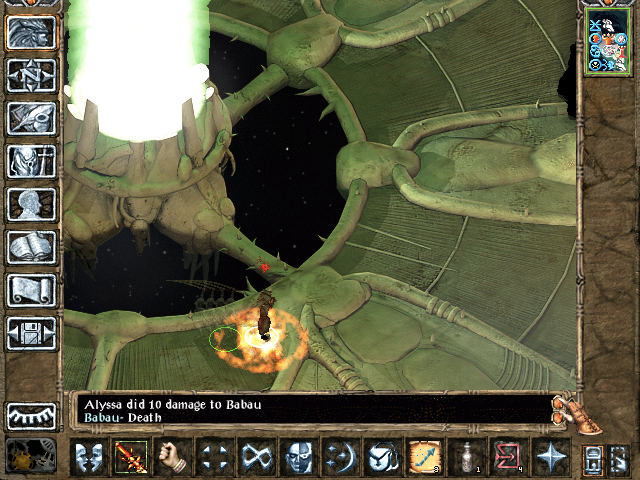
Task: Use the red rune quick slot
Action: (508, 457)
